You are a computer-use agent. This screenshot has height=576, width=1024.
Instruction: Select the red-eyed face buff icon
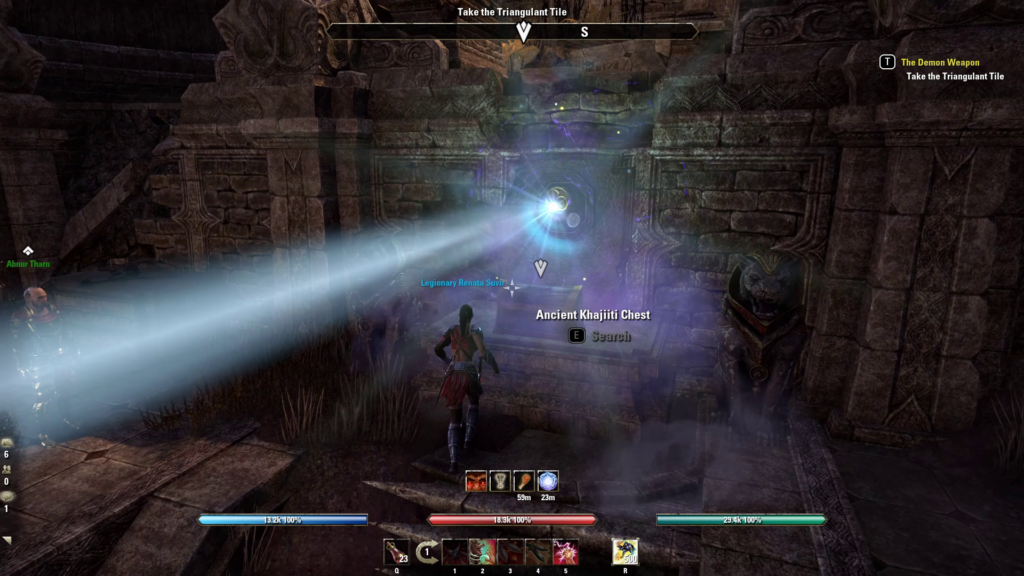[476, 481]
